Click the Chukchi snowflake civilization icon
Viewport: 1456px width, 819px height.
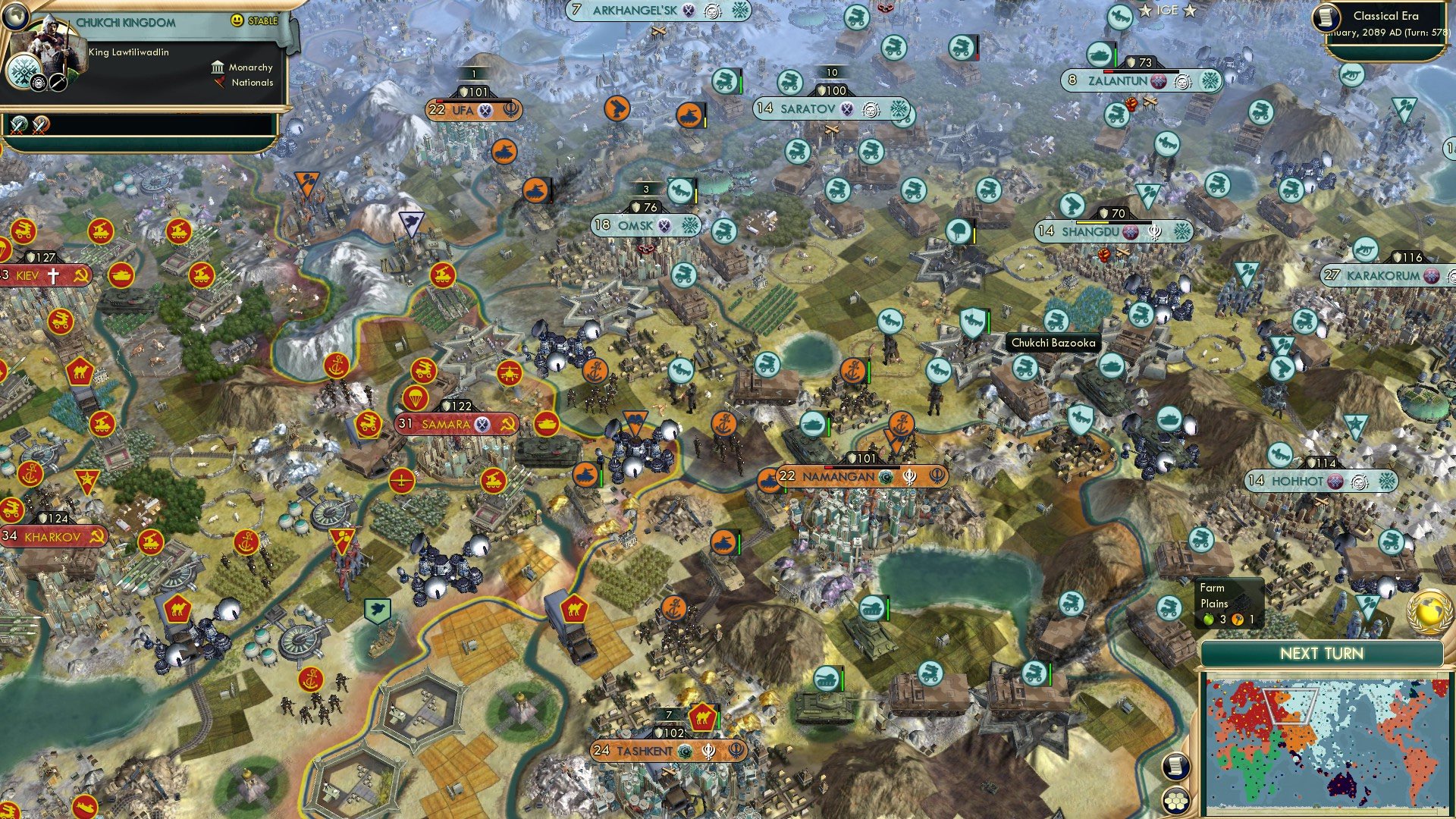pos(24,72)
